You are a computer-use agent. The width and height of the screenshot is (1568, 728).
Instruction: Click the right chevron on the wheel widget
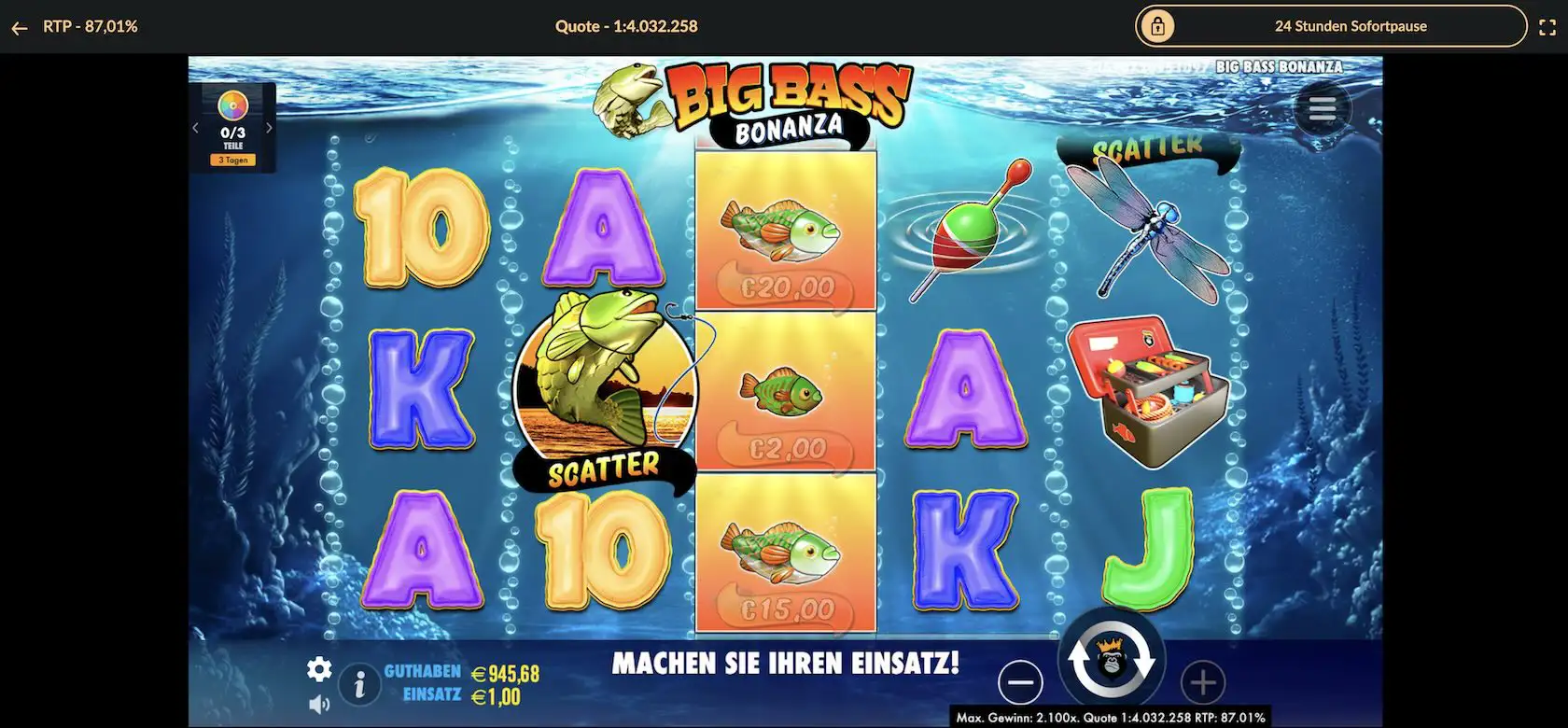[271, 126]
